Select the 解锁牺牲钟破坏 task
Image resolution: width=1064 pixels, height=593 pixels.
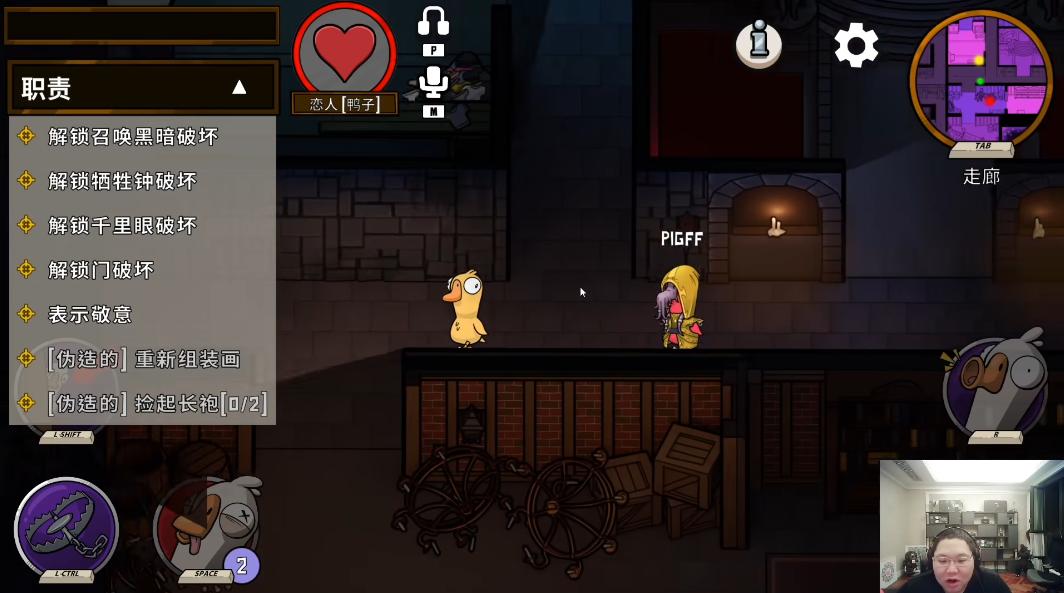click(x=123, y=181)
